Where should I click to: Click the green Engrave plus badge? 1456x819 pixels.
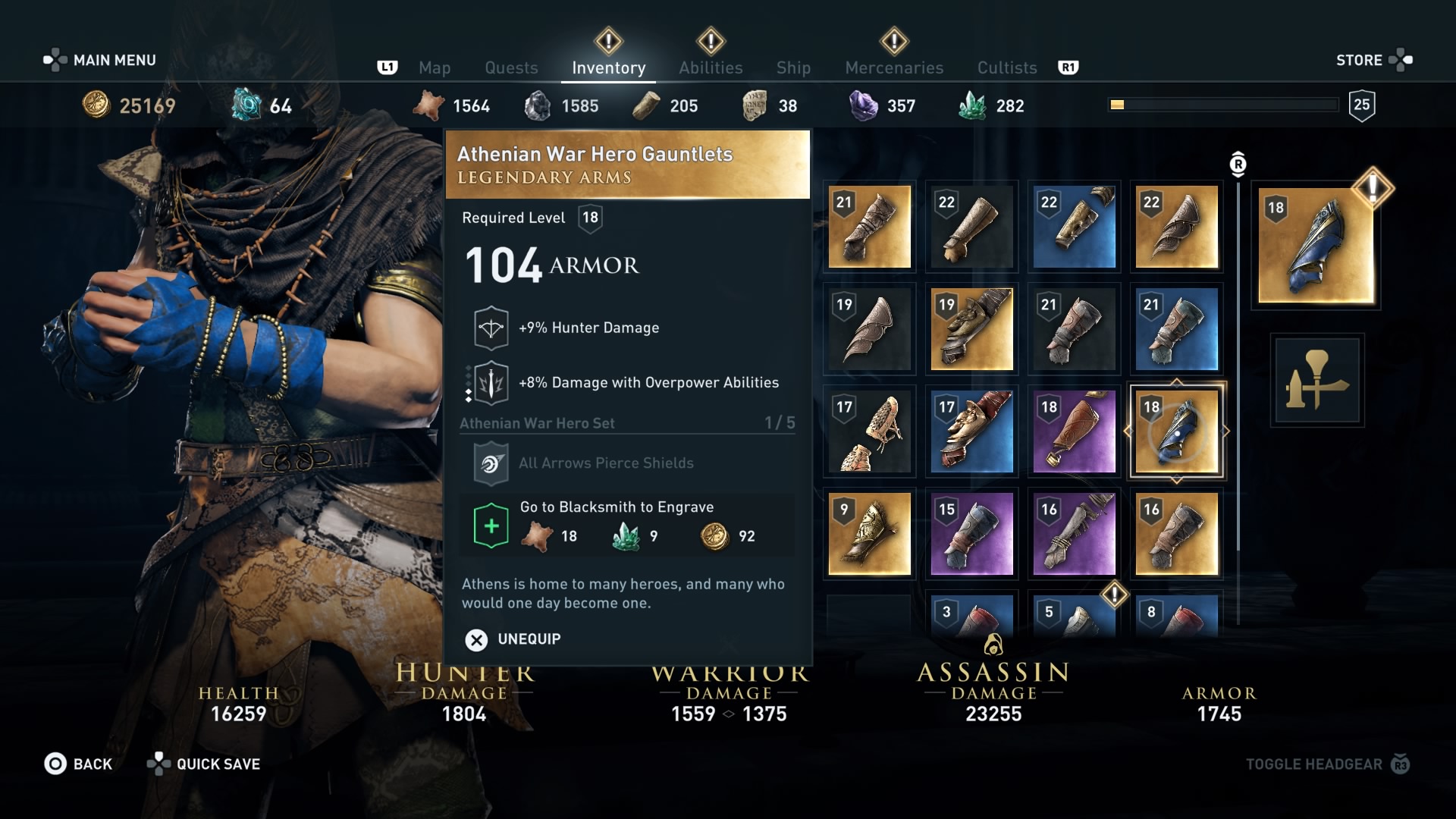[x=491, y=526]
